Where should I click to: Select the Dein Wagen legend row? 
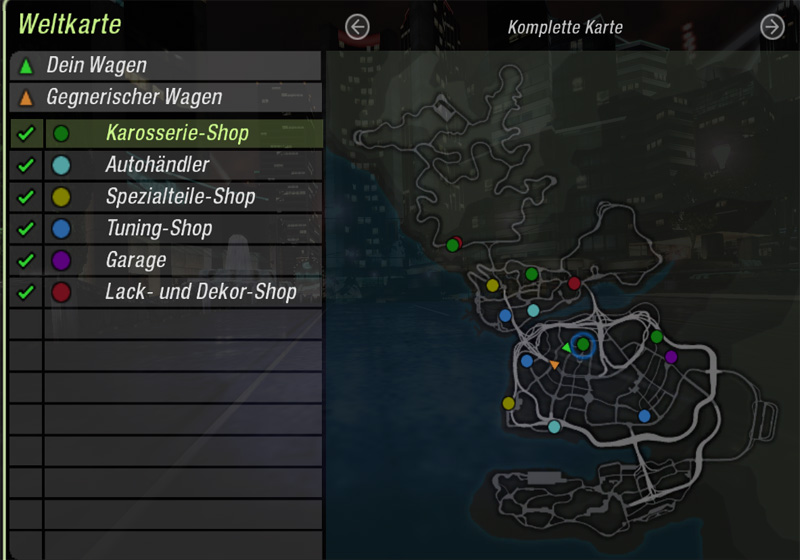click(166, 66)
